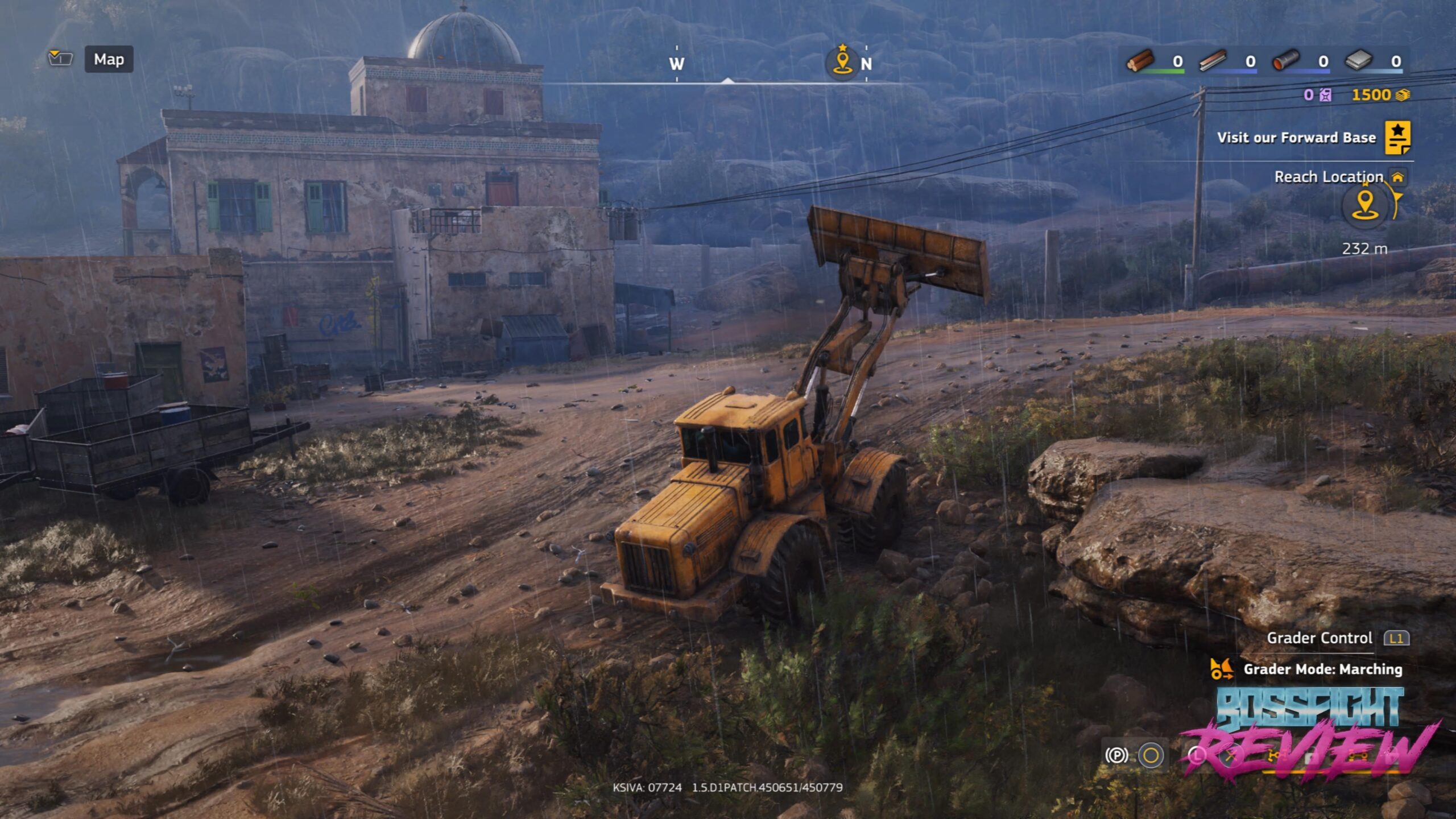Viewport: 1456px width, 819px height.
Task: Select the objective marker on the compass
Action: [842, 61]
